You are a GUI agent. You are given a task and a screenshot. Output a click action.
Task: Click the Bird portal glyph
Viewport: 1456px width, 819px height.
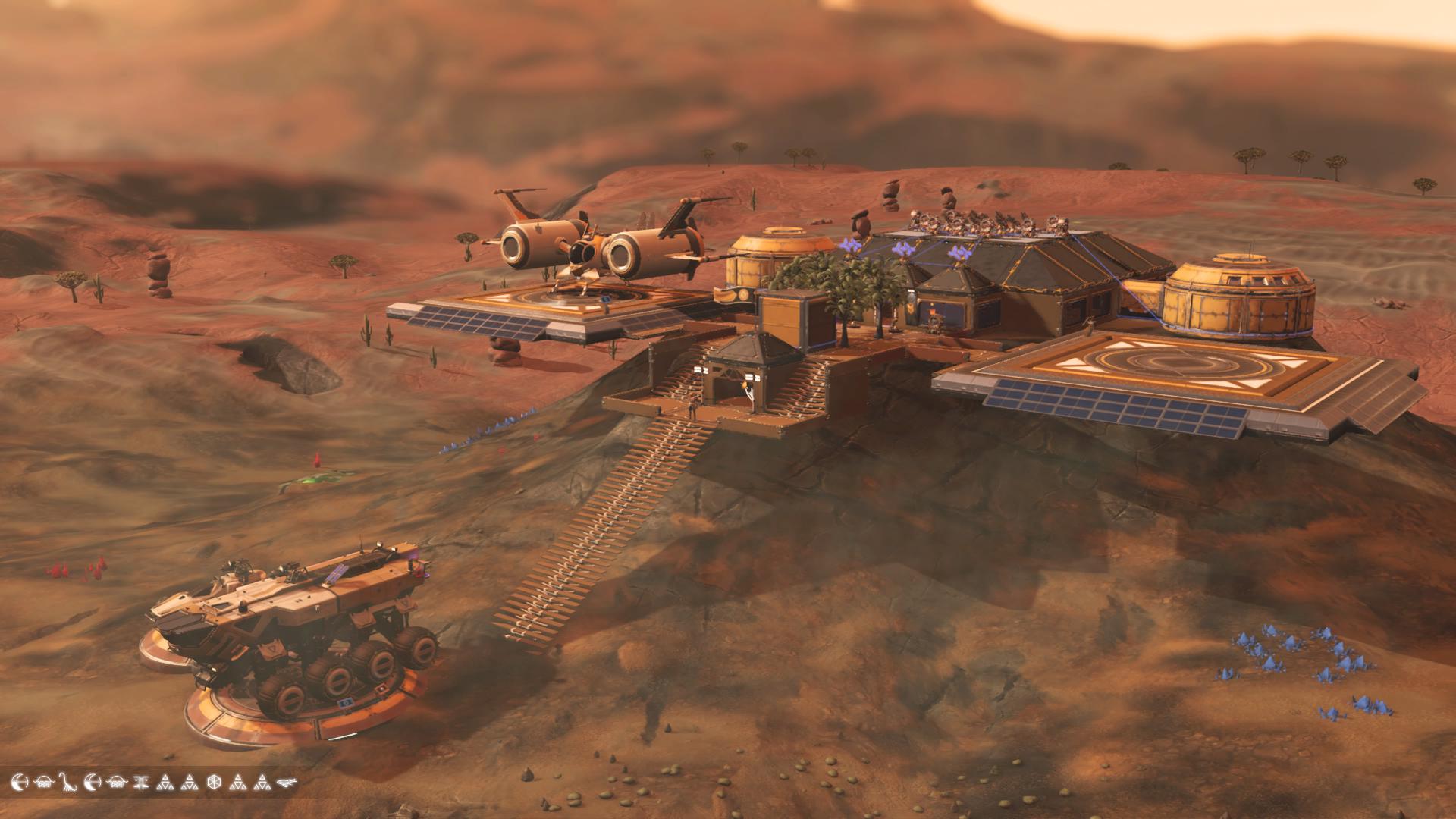(67, 783)
